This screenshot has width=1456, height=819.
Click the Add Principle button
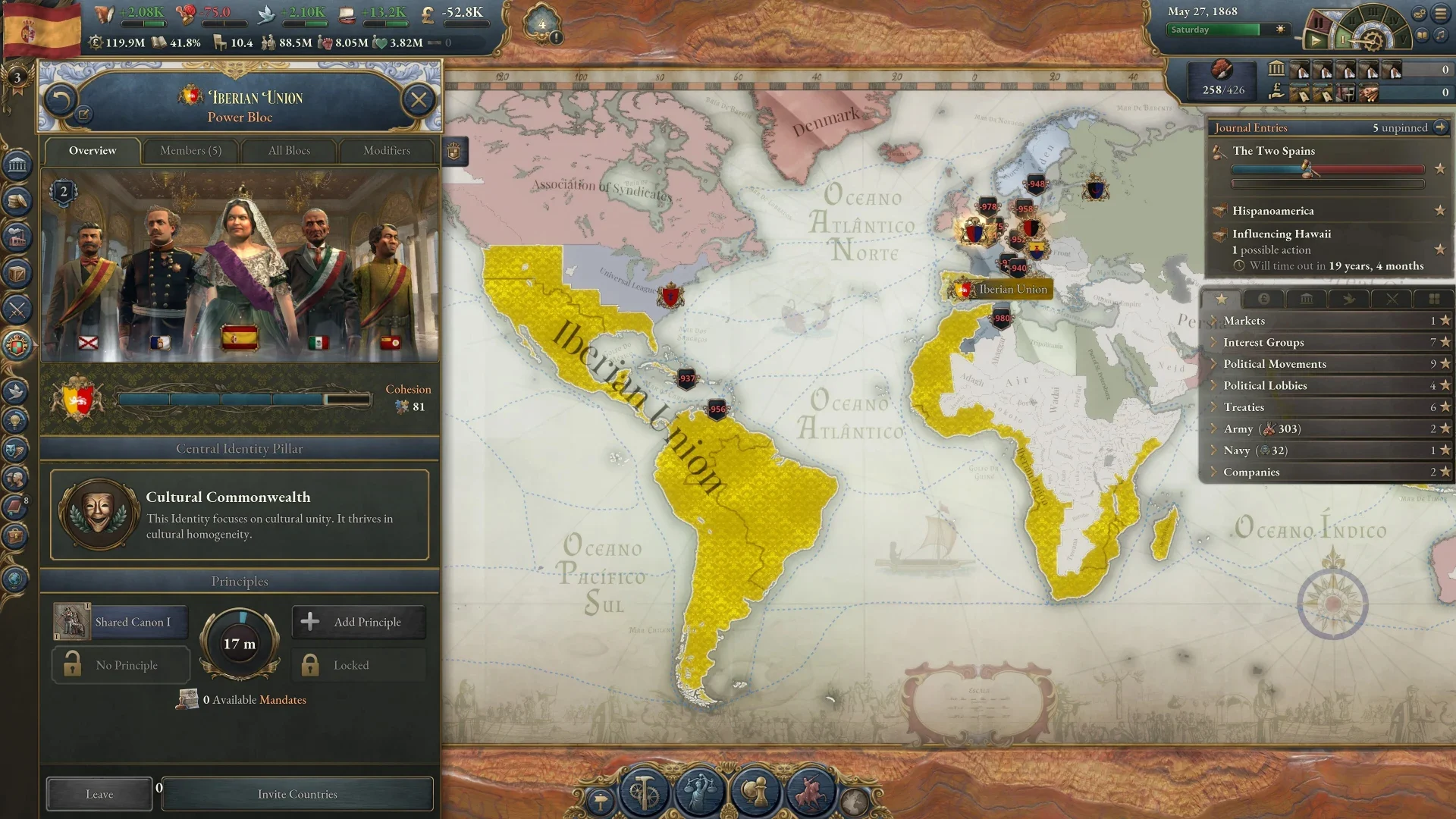(358, 622)
